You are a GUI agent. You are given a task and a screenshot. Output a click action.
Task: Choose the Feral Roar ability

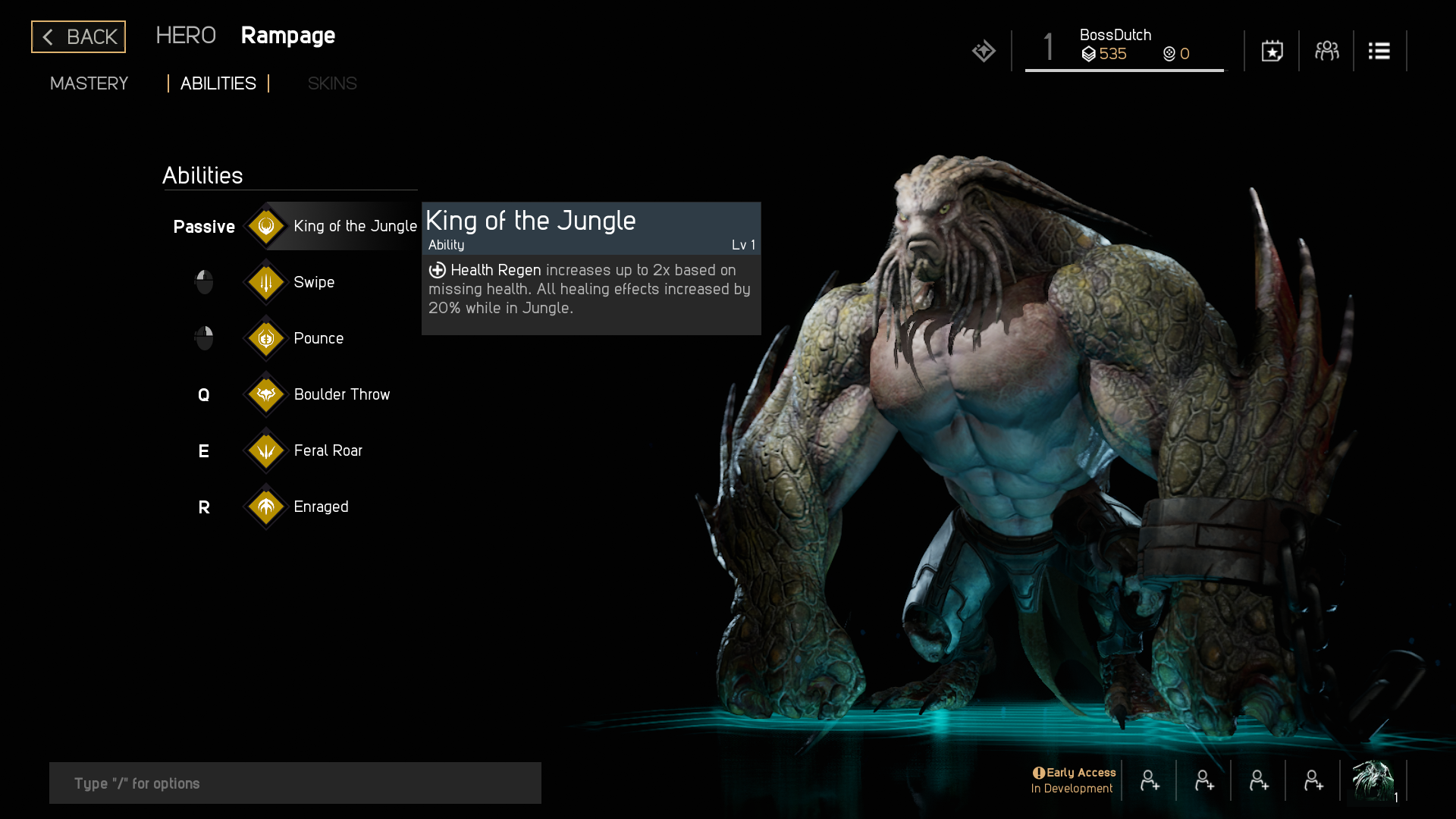point(326,450)
